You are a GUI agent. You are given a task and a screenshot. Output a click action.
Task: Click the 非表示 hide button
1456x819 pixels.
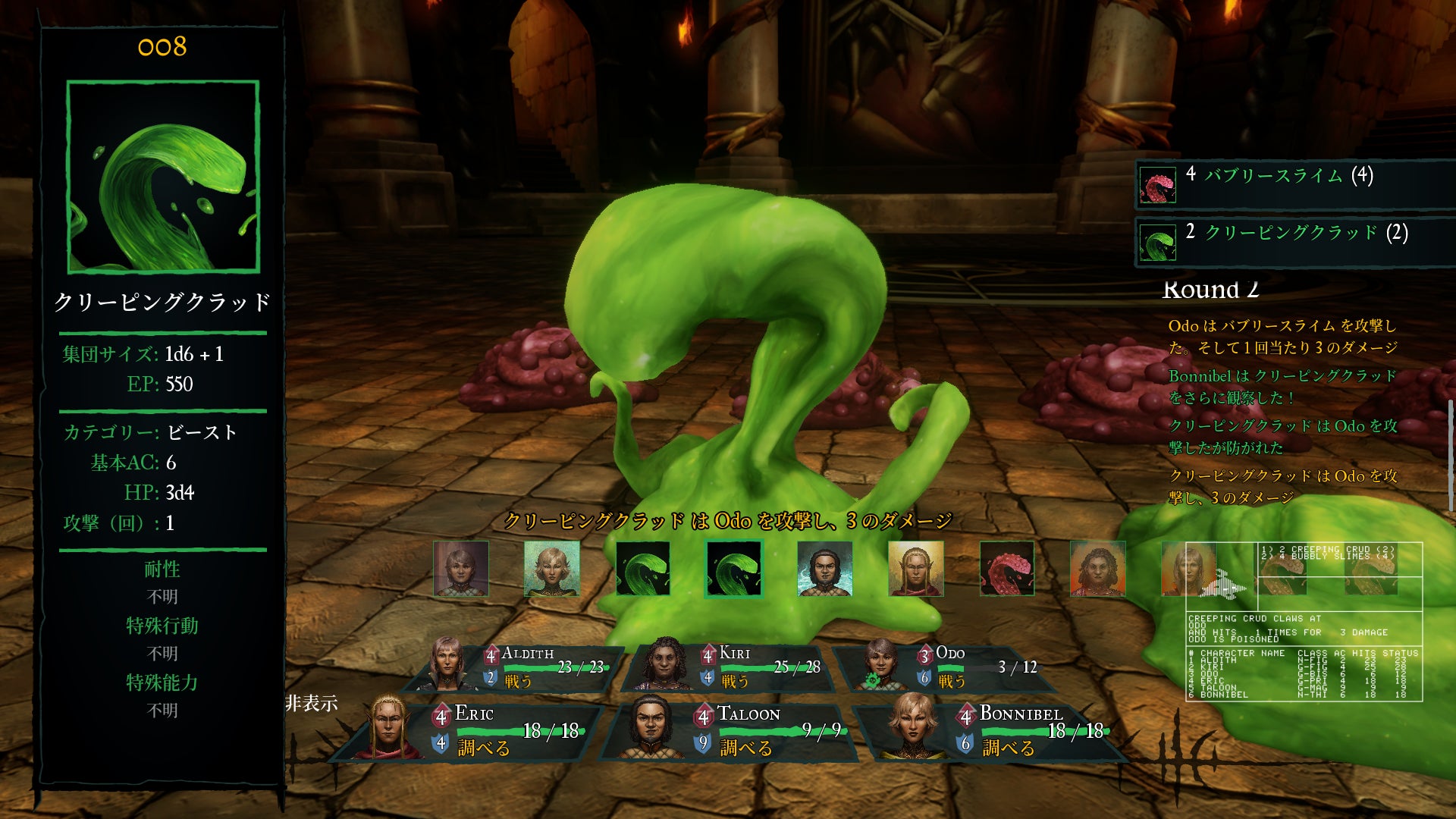pyautogui.click(x=312, y=704)
